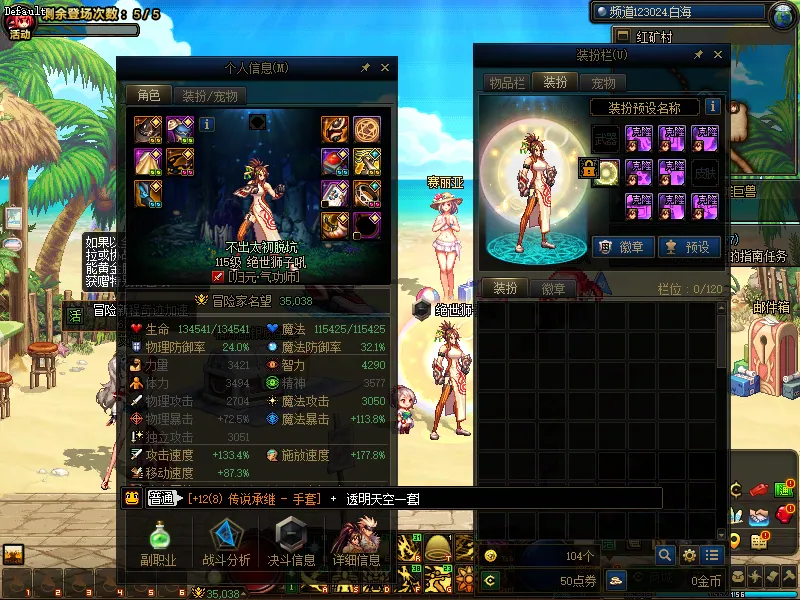
Task: Click the magnifier search button in inventory
Action: (x=665, y=555)
